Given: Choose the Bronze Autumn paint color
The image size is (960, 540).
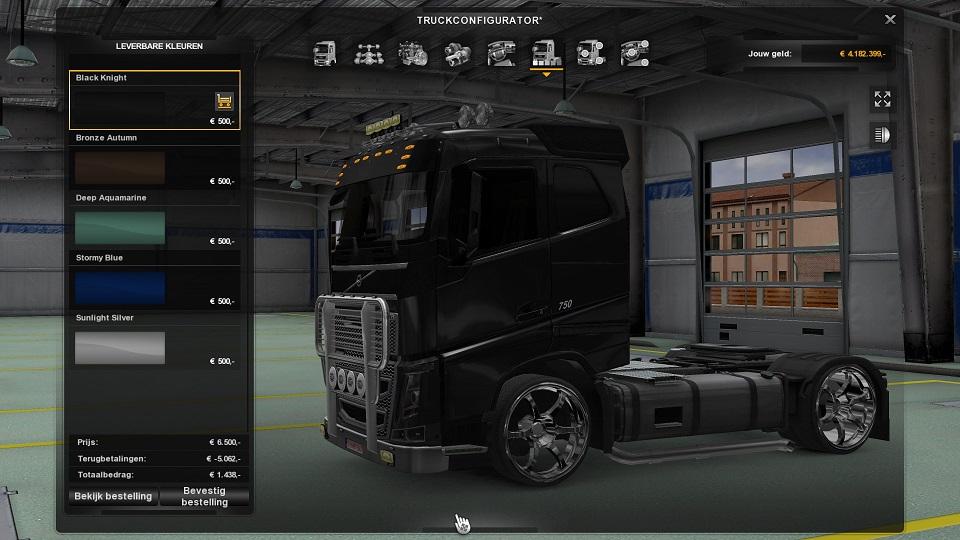Looking at the screenshot, I should coord(120,166).
